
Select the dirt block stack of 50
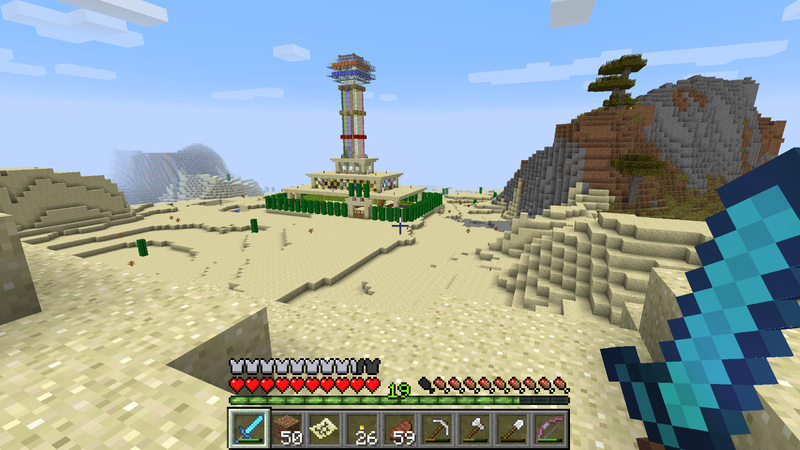tap(286, 428)
